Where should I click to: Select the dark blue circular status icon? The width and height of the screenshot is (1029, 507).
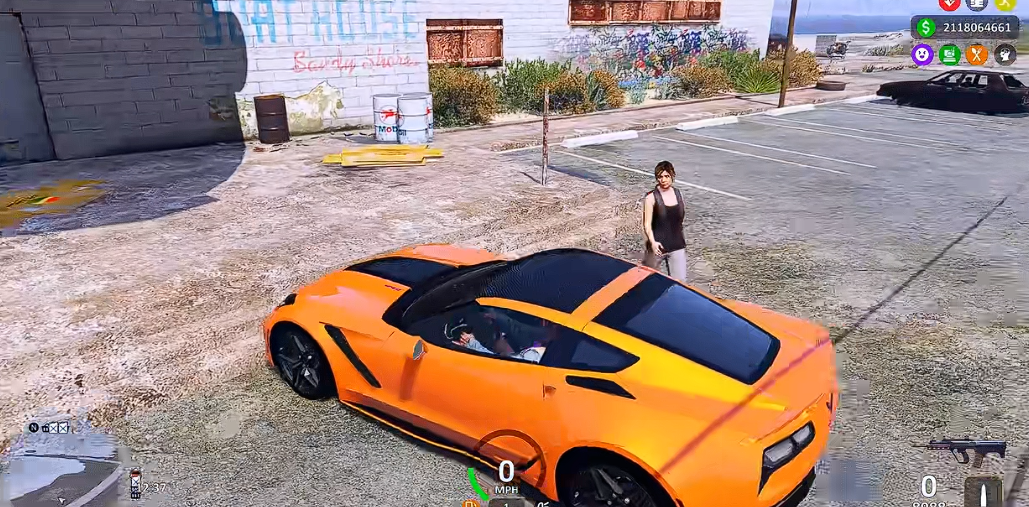pos(977,4)
